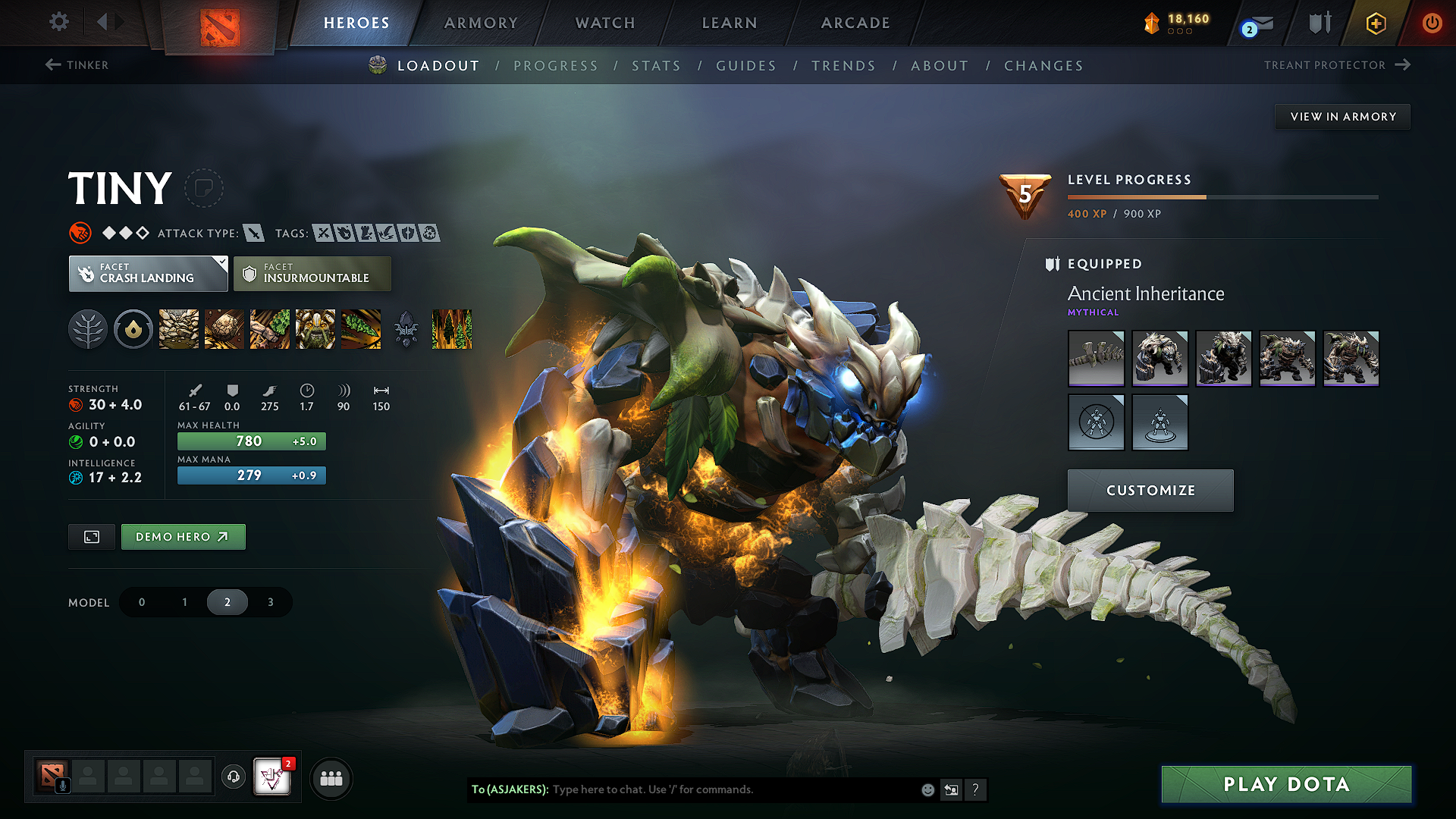The width and height of the screenshot is (1456, 819).
Task: Quit the game with the power icon
Action: pyautogui.click(x=1432, y=23)
